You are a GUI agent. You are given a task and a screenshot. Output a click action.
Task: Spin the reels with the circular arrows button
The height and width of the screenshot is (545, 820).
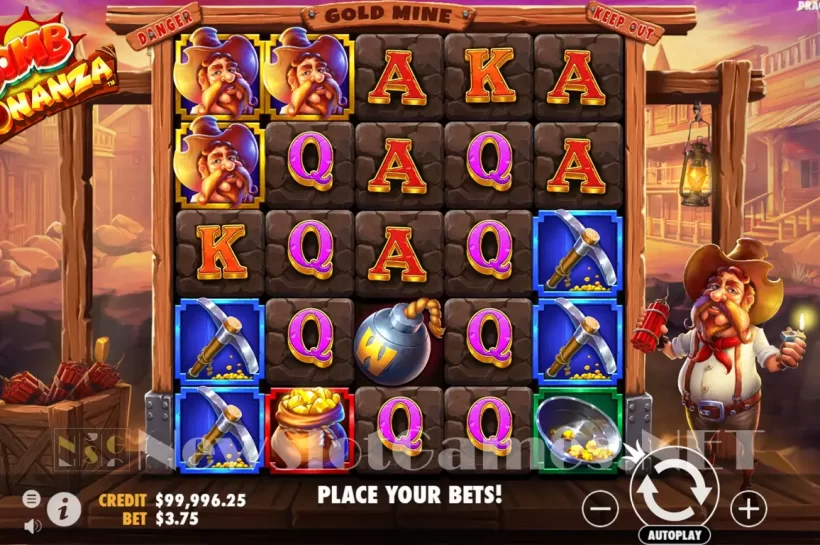675,487
